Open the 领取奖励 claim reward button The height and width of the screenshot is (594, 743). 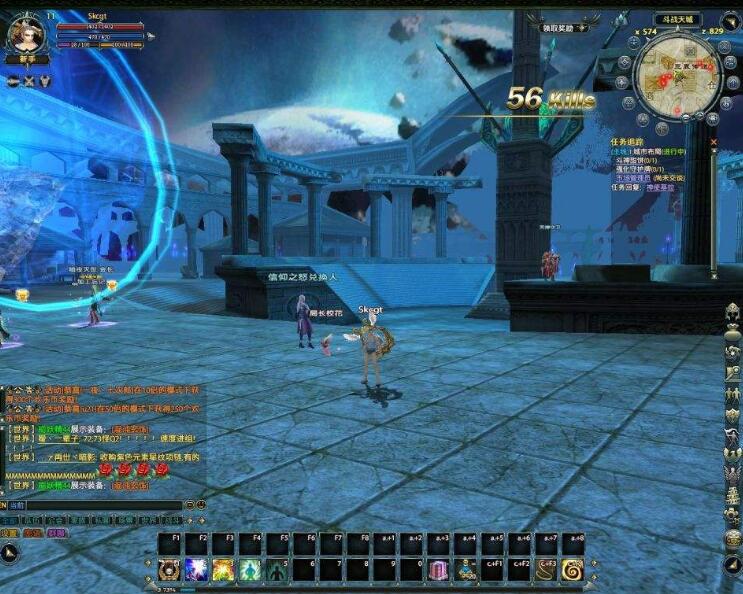tap(558, 28)
